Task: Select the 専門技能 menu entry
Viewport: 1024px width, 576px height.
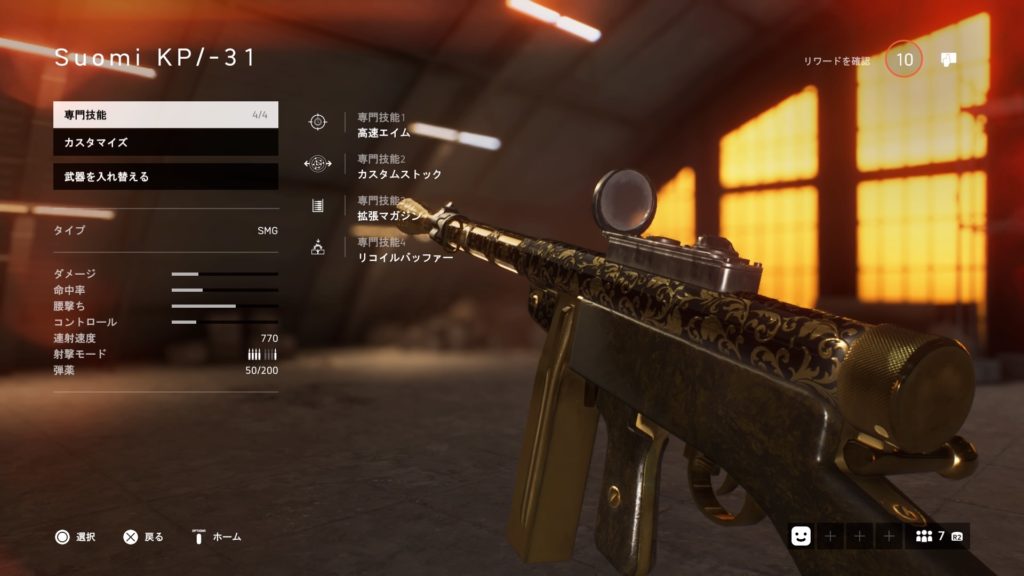Action: pos(165,115)
